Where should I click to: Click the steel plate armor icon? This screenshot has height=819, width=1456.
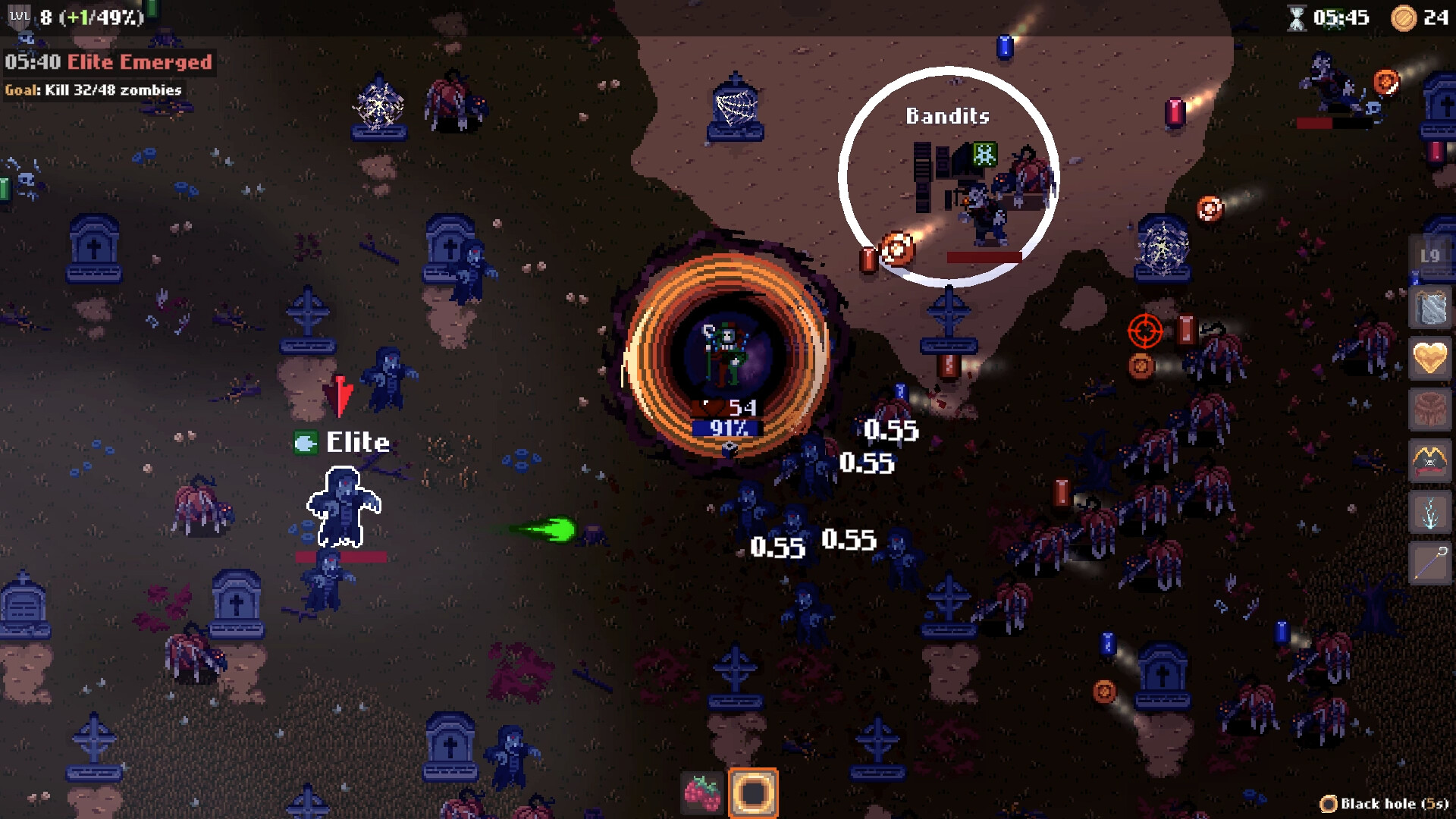click(x=1430, y=307)
